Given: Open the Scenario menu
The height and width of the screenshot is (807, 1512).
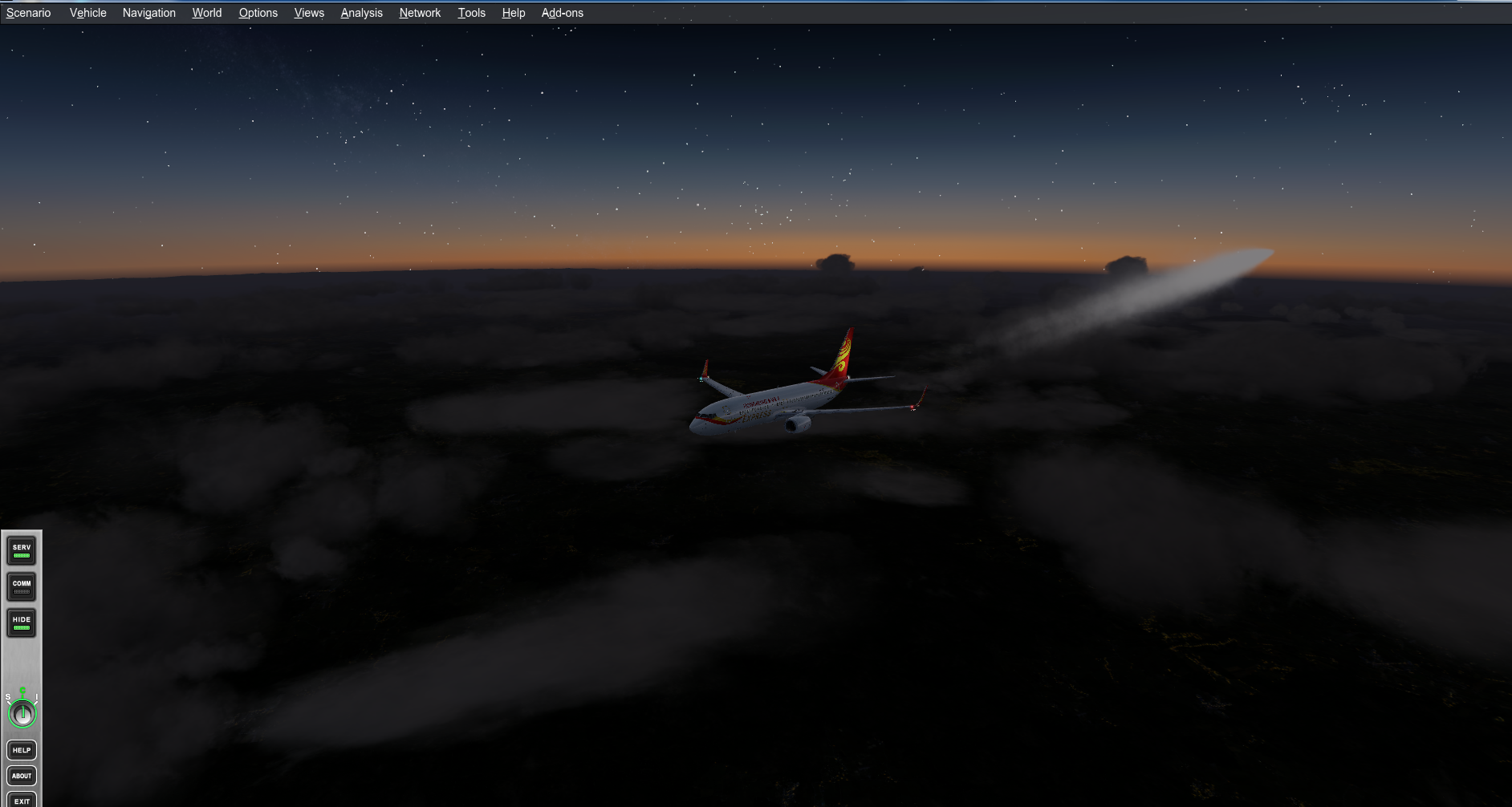Looking at the screenshot, I should click(28, 13).
